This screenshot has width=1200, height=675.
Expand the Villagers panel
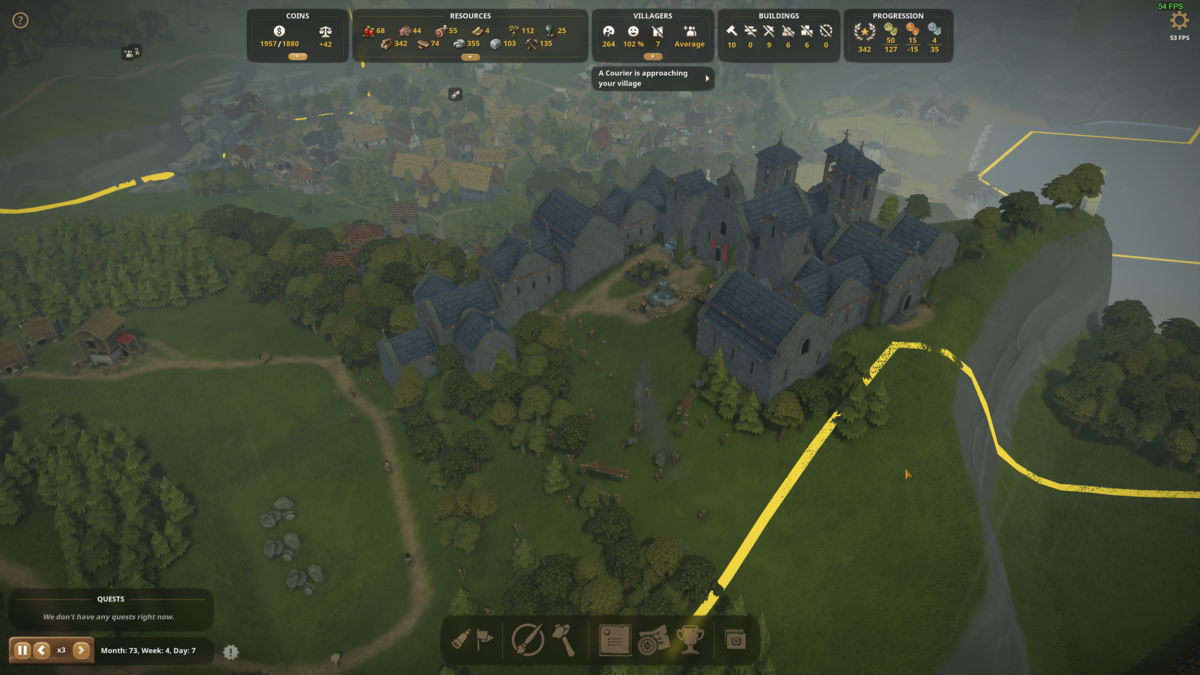653,57
